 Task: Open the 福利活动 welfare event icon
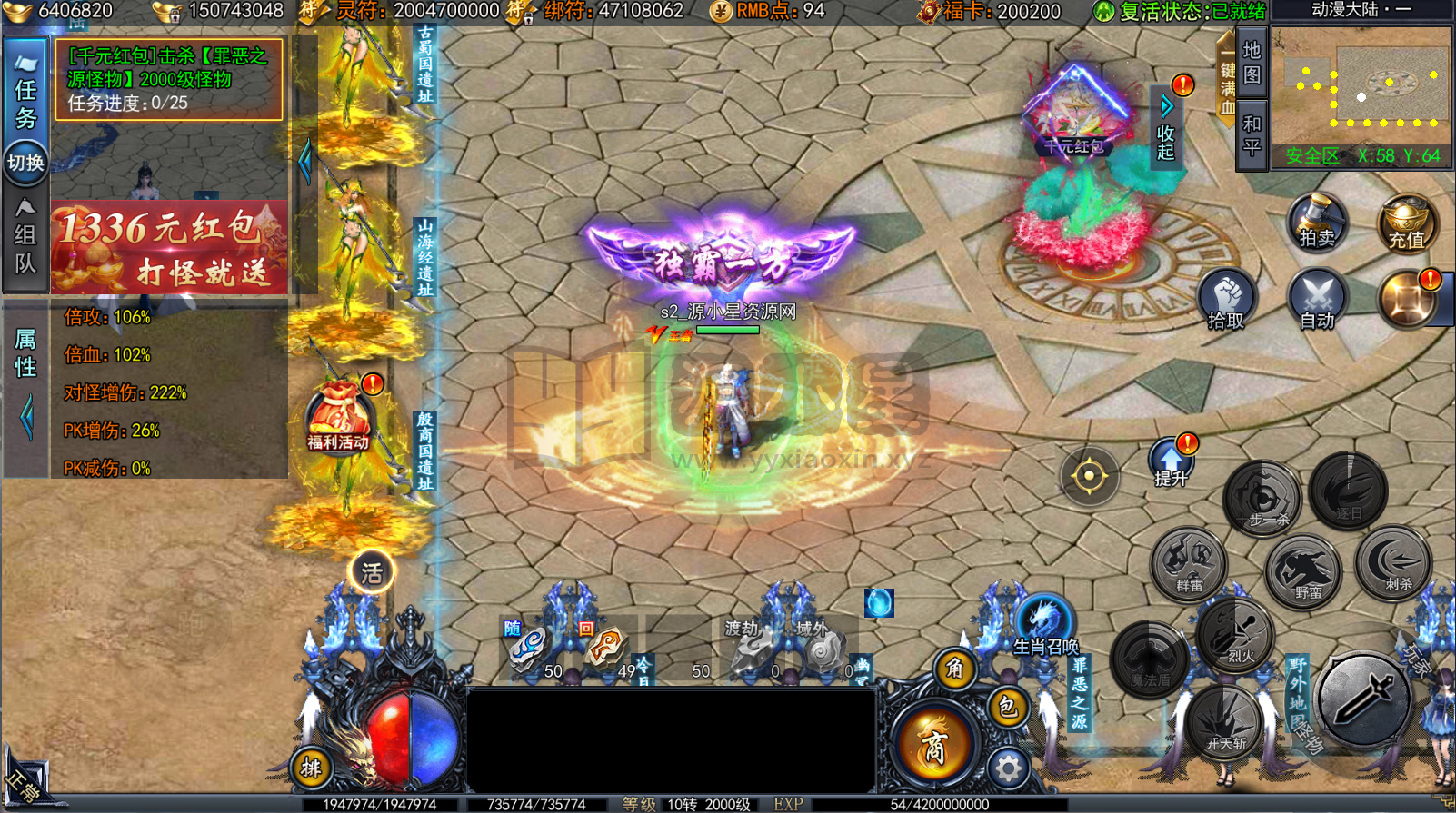[x=338, y=420]
